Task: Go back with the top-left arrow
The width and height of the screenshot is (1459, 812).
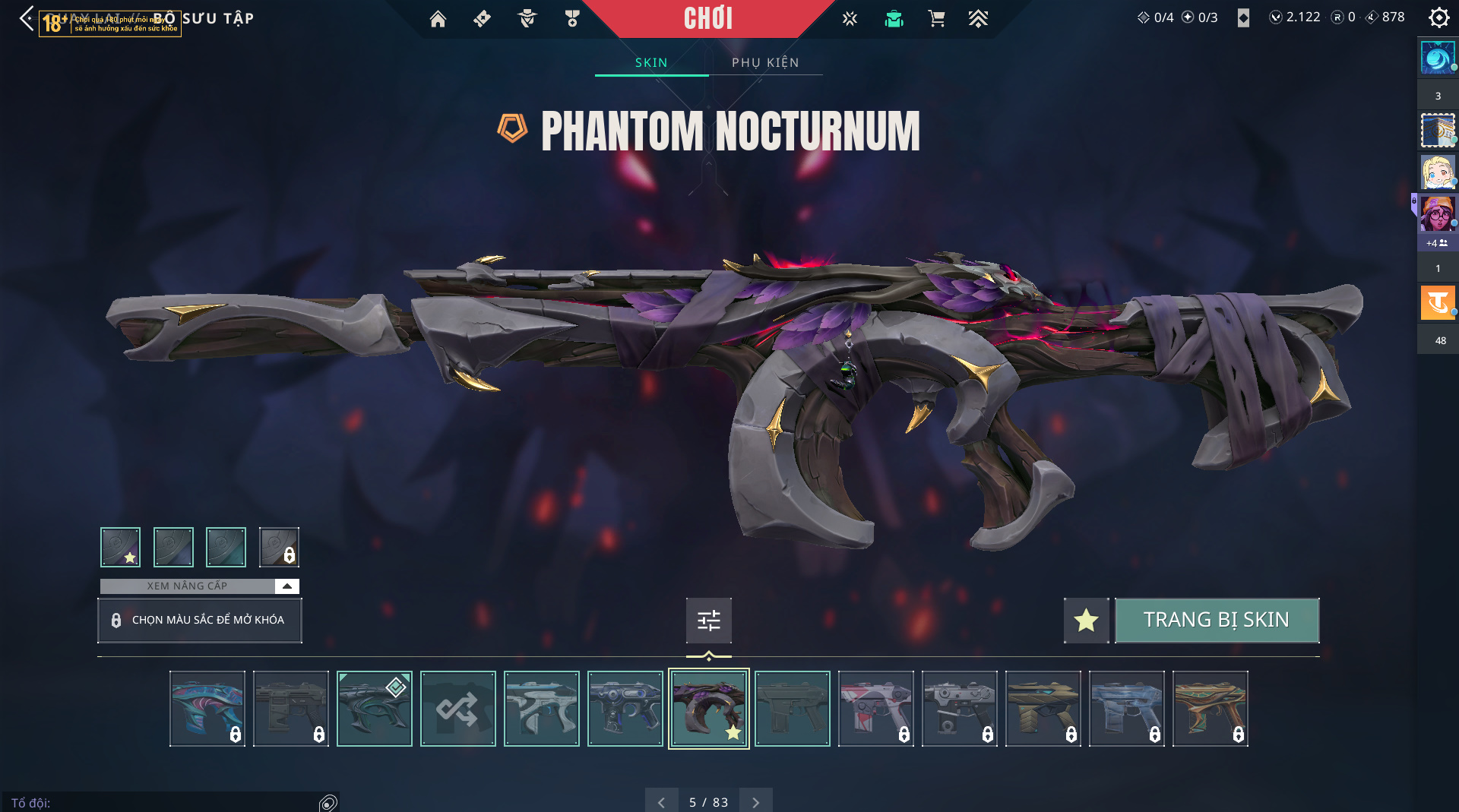Action: [27, 18]
